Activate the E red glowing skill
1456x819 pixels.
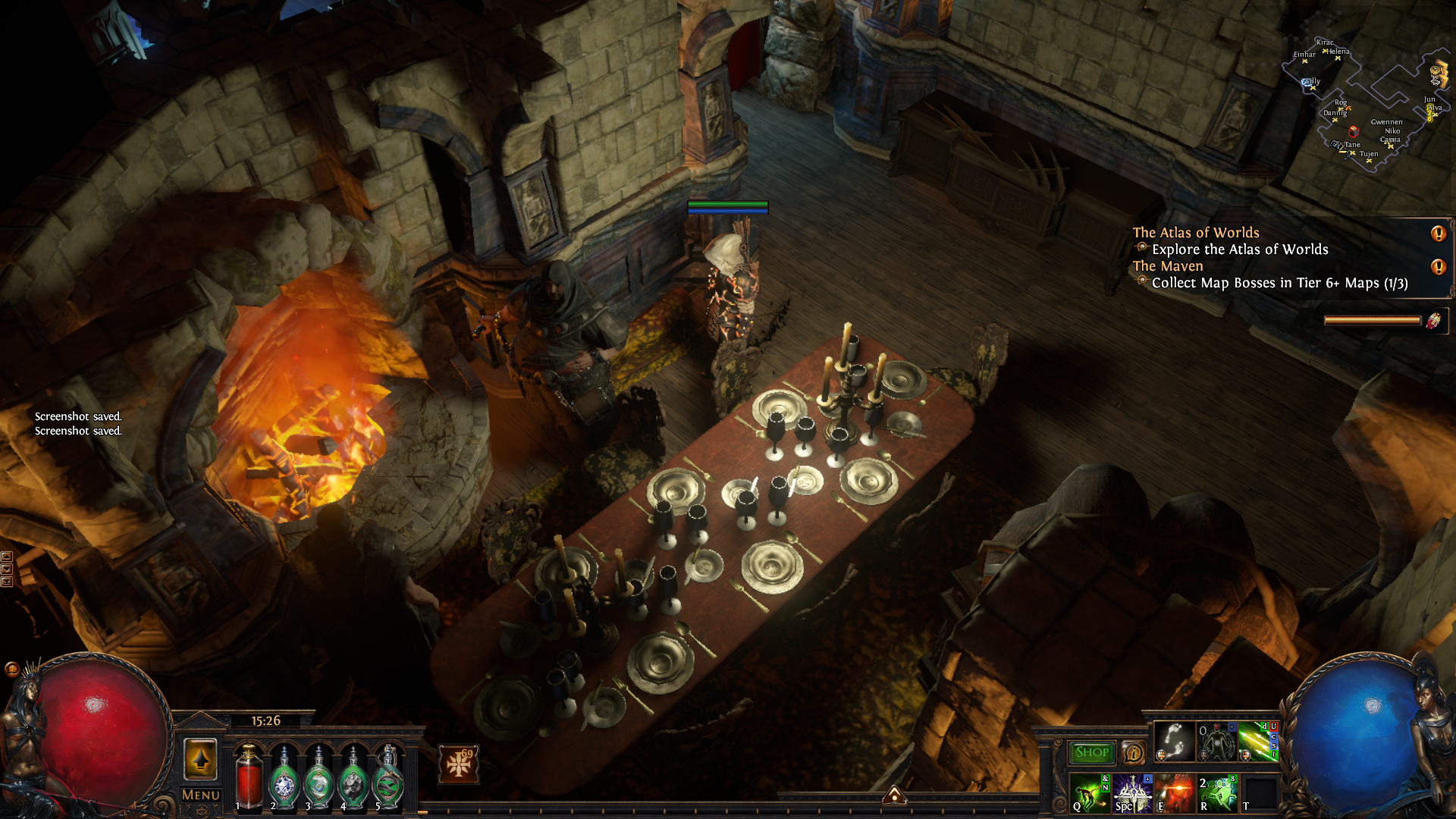point(1175,793)
